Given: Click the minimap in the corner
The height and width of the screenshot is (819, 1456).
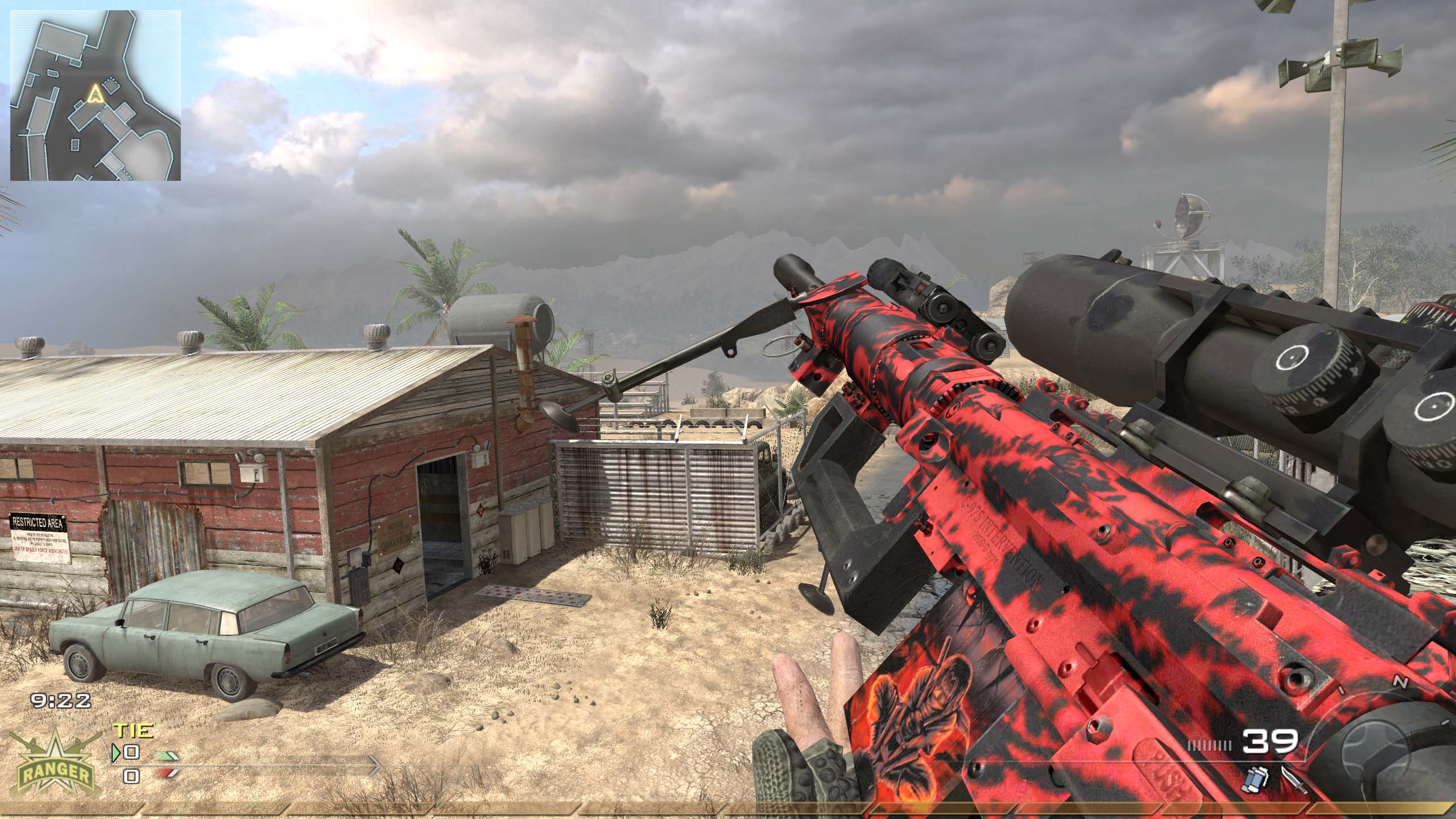Looking at the screenshot, I should pyautogui.click(x=96, y=95).
